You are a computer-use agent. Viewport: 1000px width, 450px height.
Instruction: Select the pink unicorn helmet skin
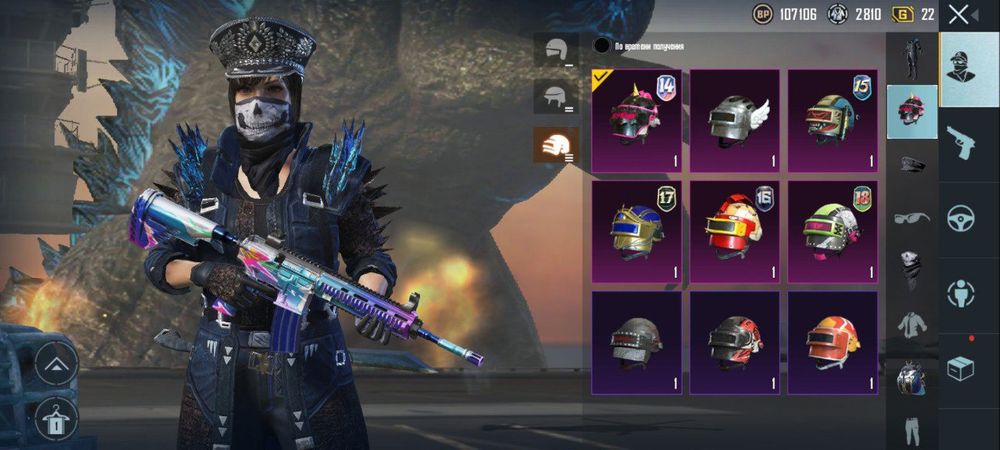[636, 120]
